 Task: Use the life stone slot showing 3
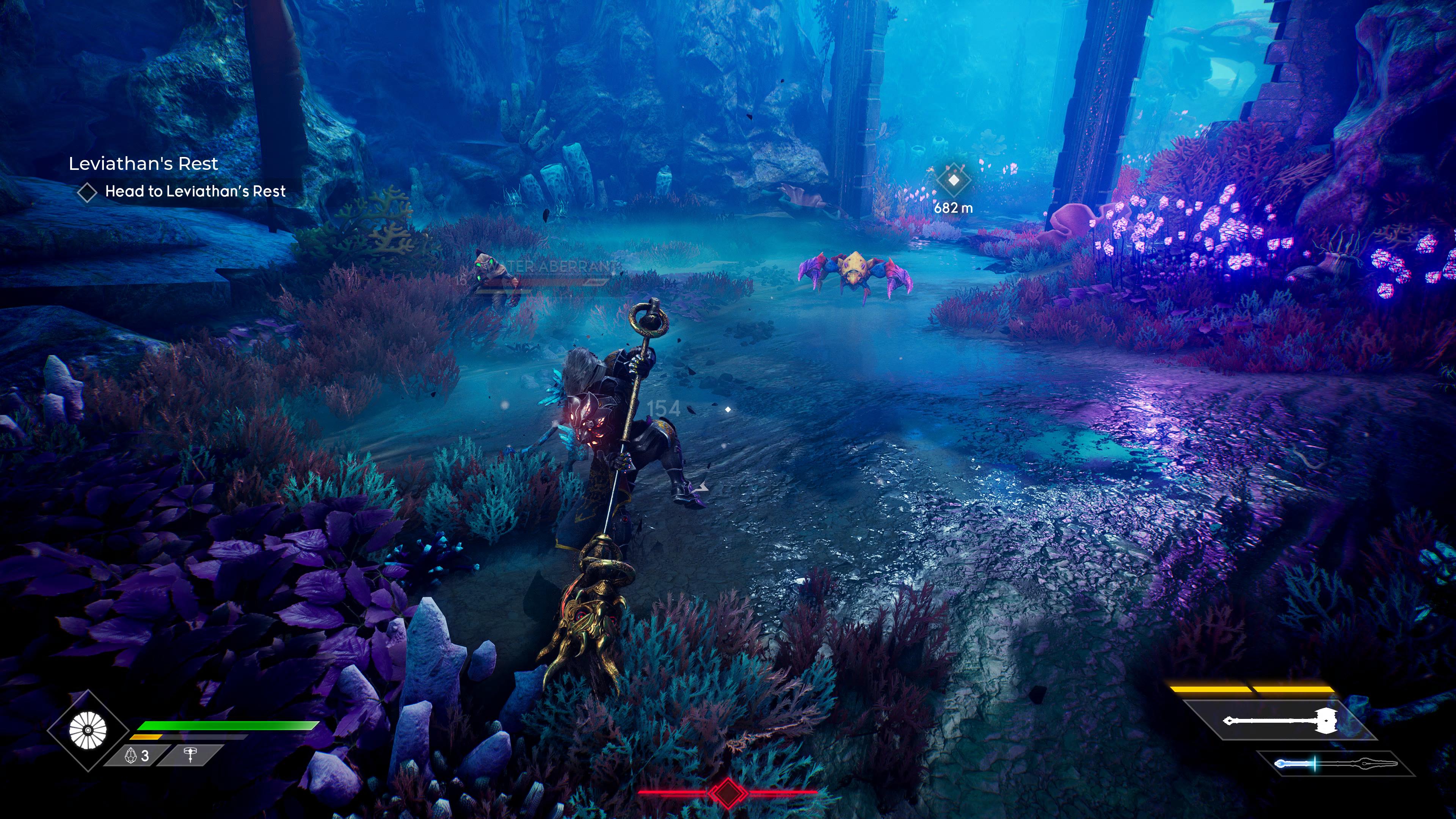coord(137,756)
